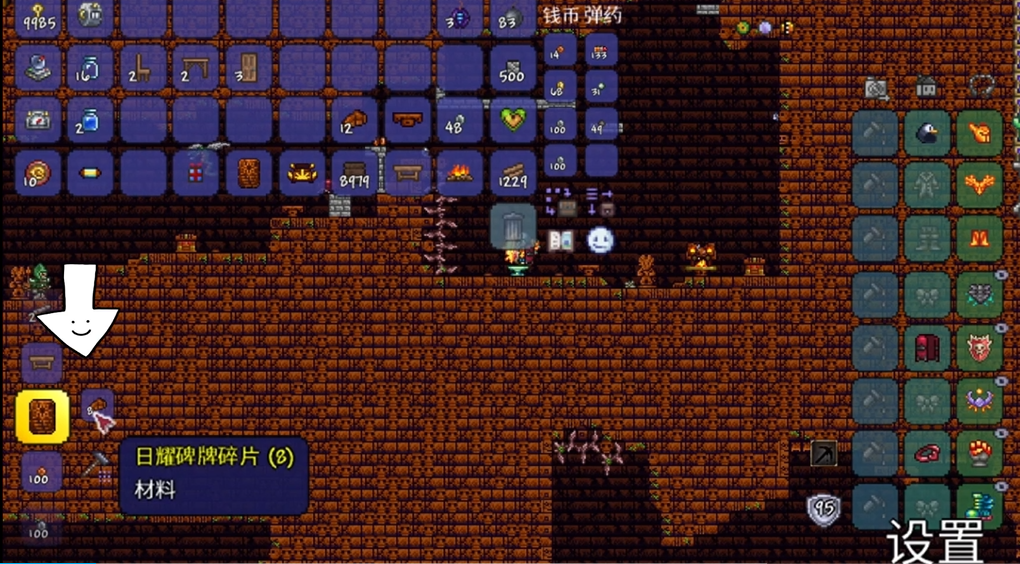The height and width of the screenshot is (564, 1020).
Task: Select the flame wings accessory slot
Action: click(x=979, y=186)
